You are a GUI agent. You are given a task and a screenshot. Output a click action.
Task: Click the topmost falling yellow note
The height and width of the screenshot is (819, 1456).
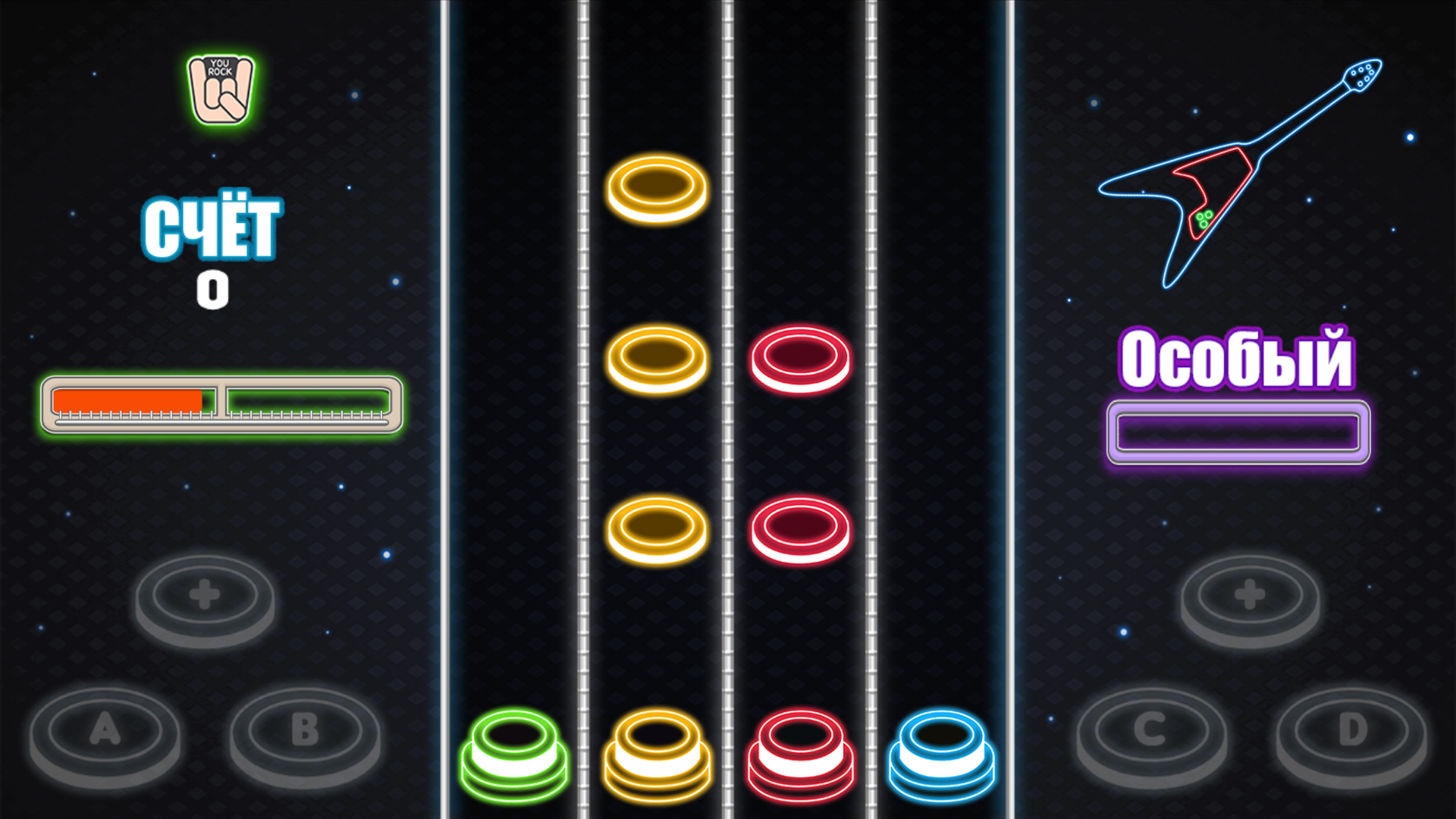(657, 190)
